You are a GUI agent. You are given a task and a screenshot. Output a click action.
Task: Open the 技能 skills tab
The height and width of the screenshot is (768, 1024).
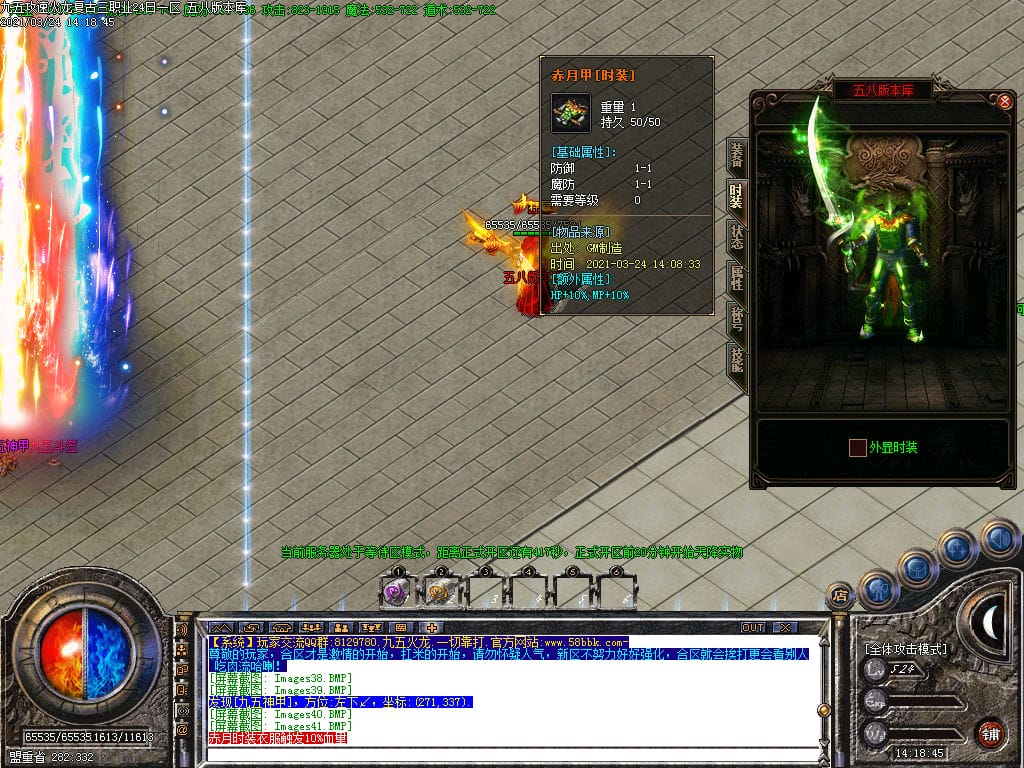[x=737, y=360]
